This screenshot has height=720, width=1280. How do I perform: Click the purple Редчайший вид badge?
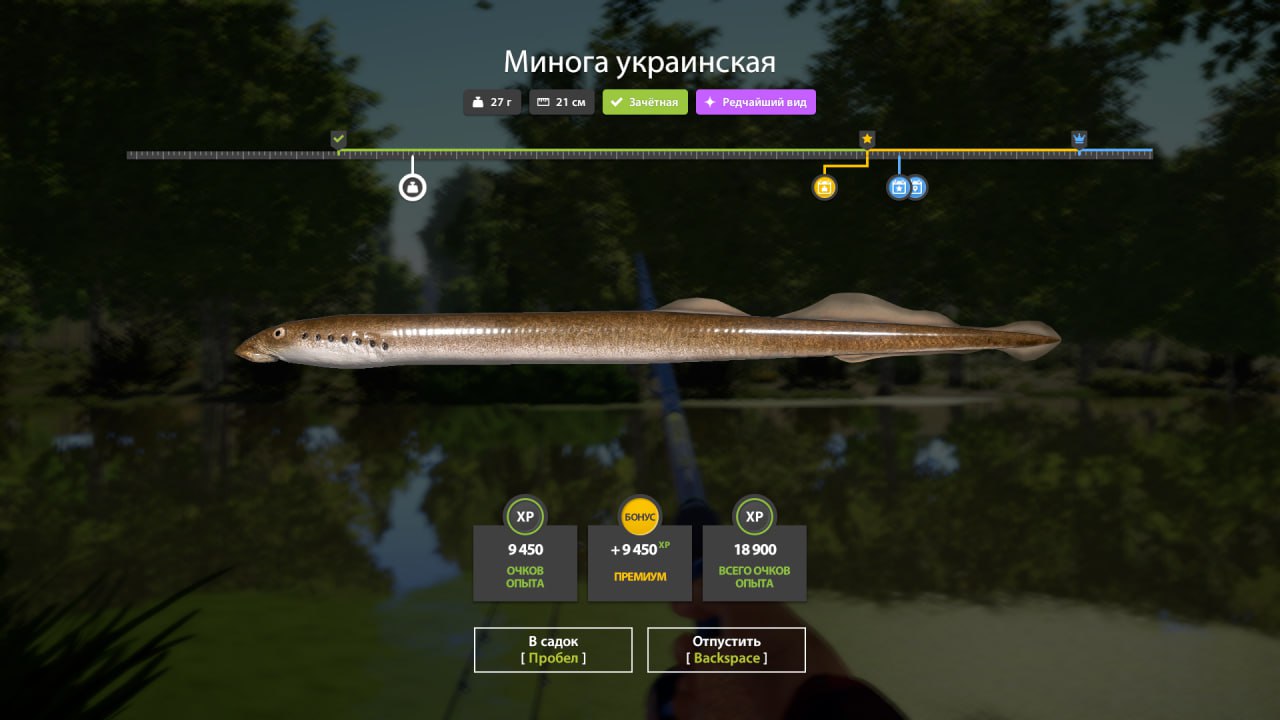(756, 102)
